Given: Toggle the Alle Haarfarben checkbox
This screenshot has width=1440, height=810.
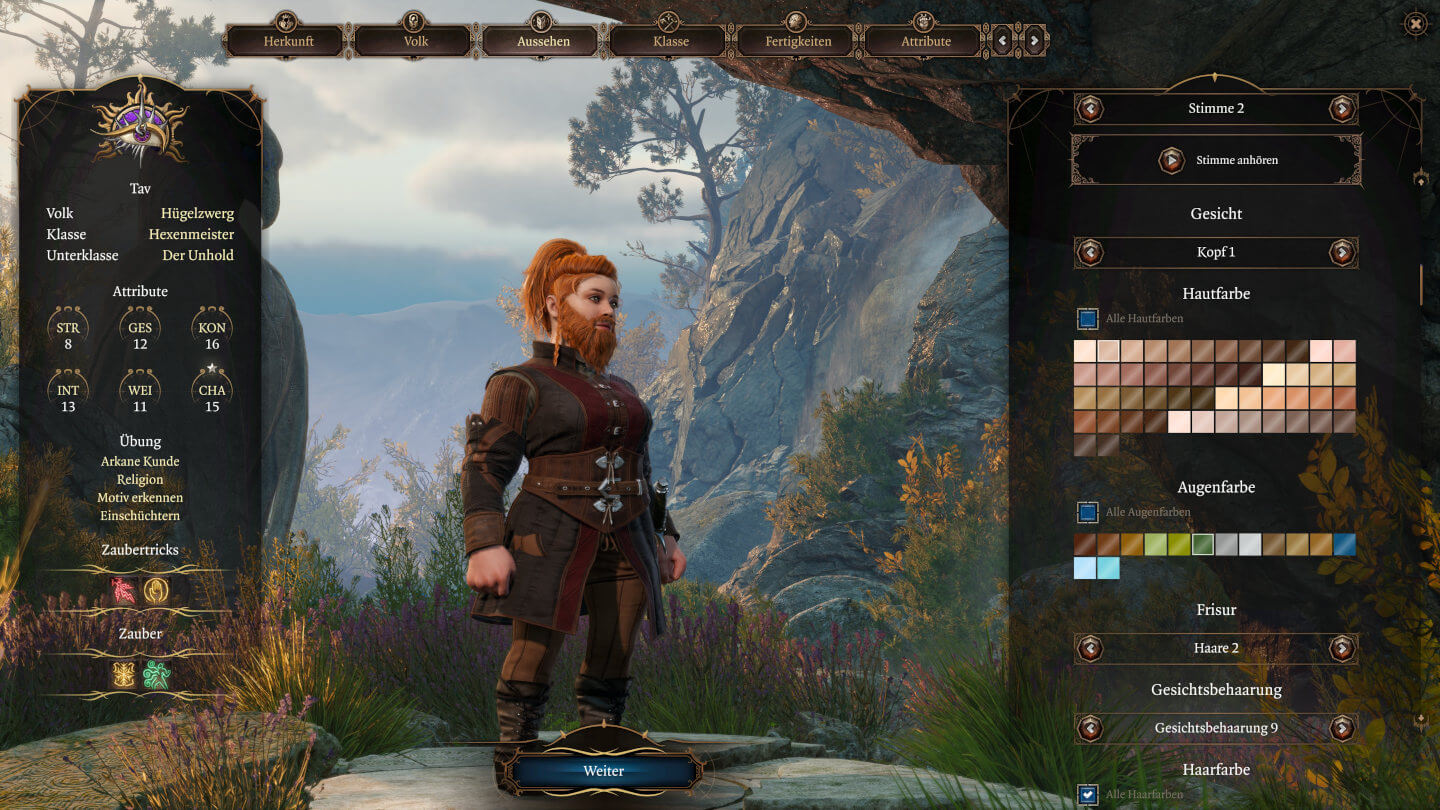Looking at the screenshot, I should tap(1088, 795).
